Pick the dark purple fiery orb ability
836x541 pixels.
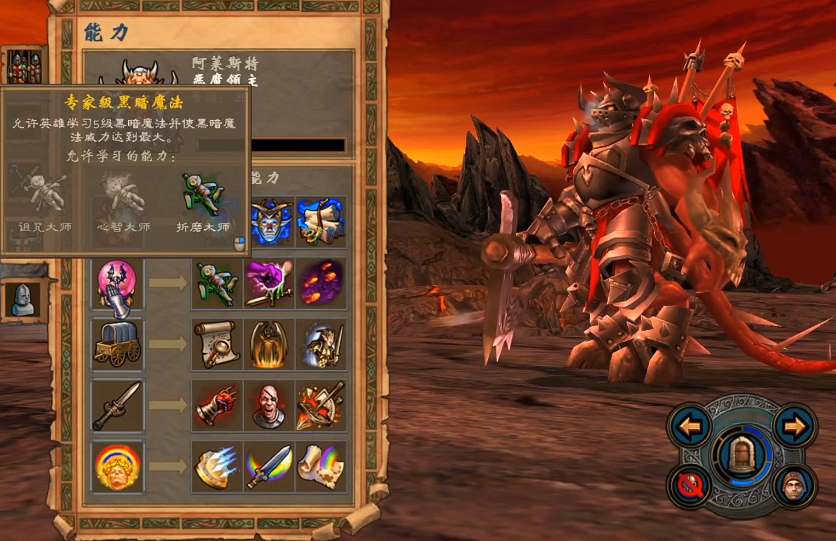point(321,283)
